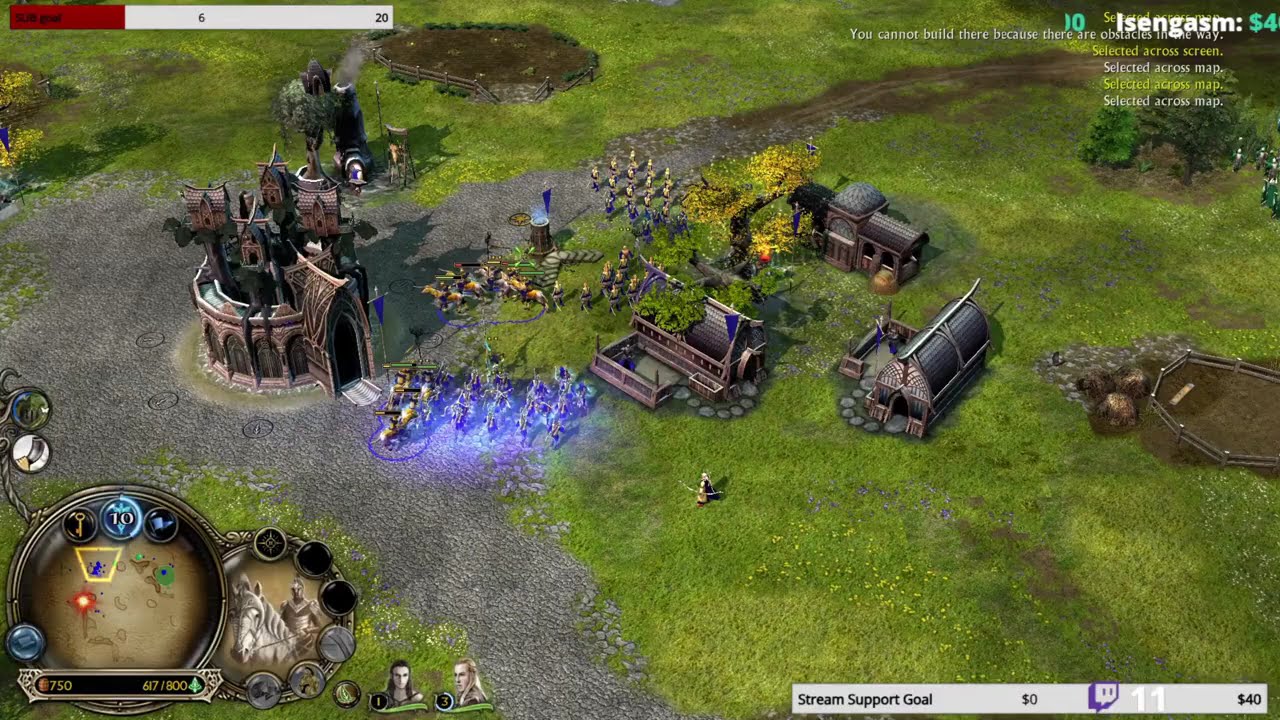The width and height of the screenshot is (1280, 720).
Task: Open the spellbook power points button
Action: [121, 518]
